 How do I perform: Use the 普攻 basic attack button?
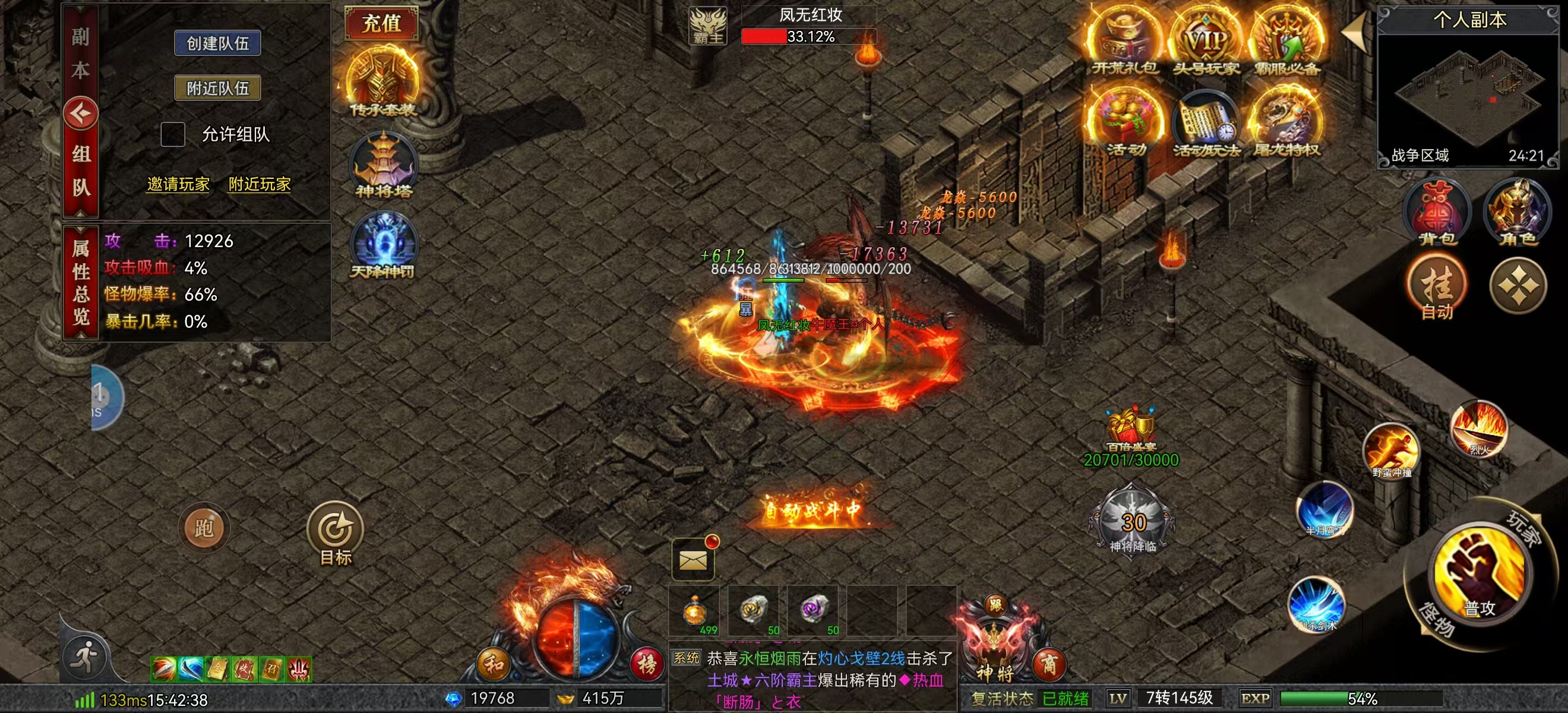click(1480, 575)
